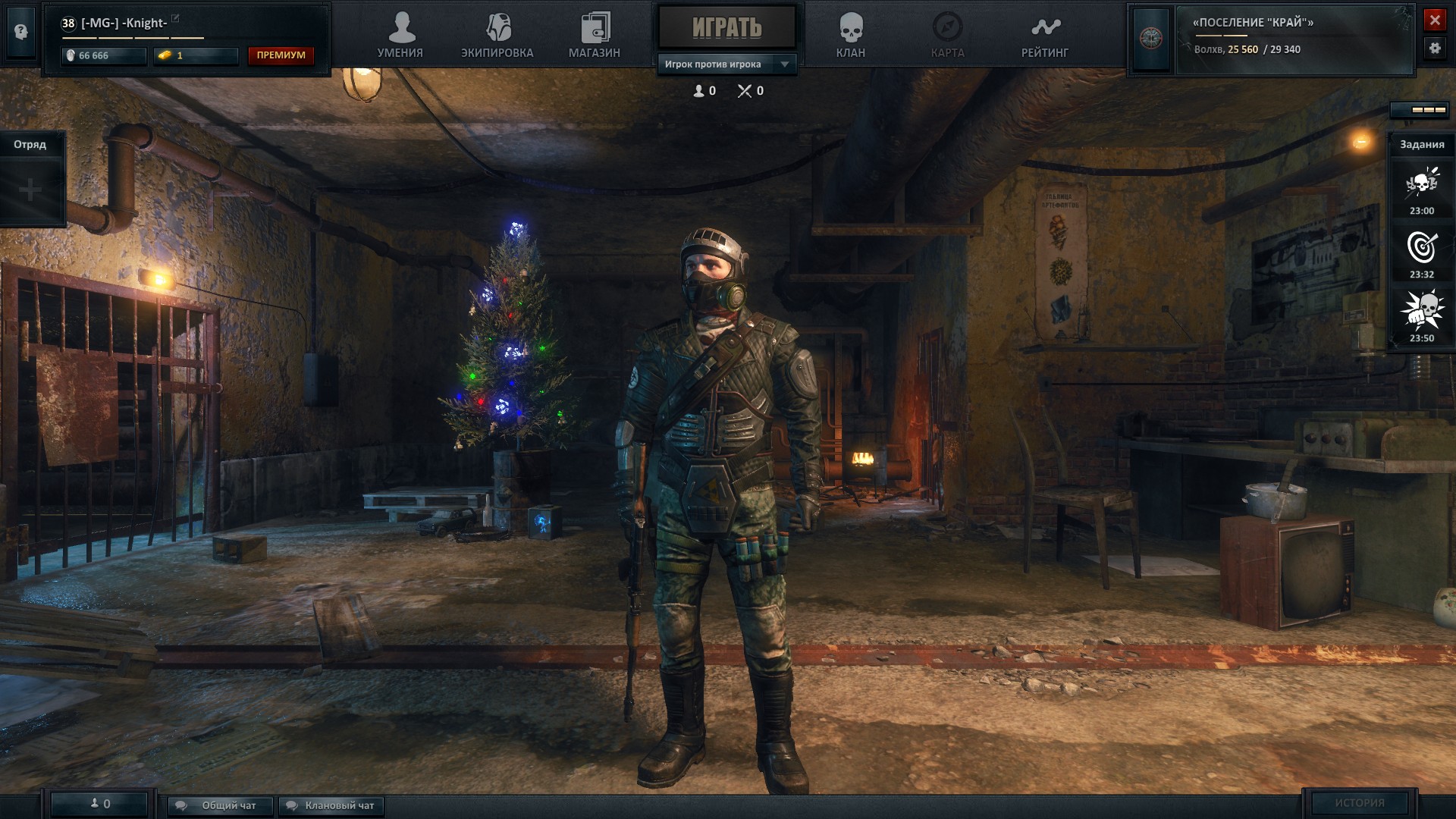
Task: Open the help question mark icon
Action: pyautogui.click(x=21, y=32)
